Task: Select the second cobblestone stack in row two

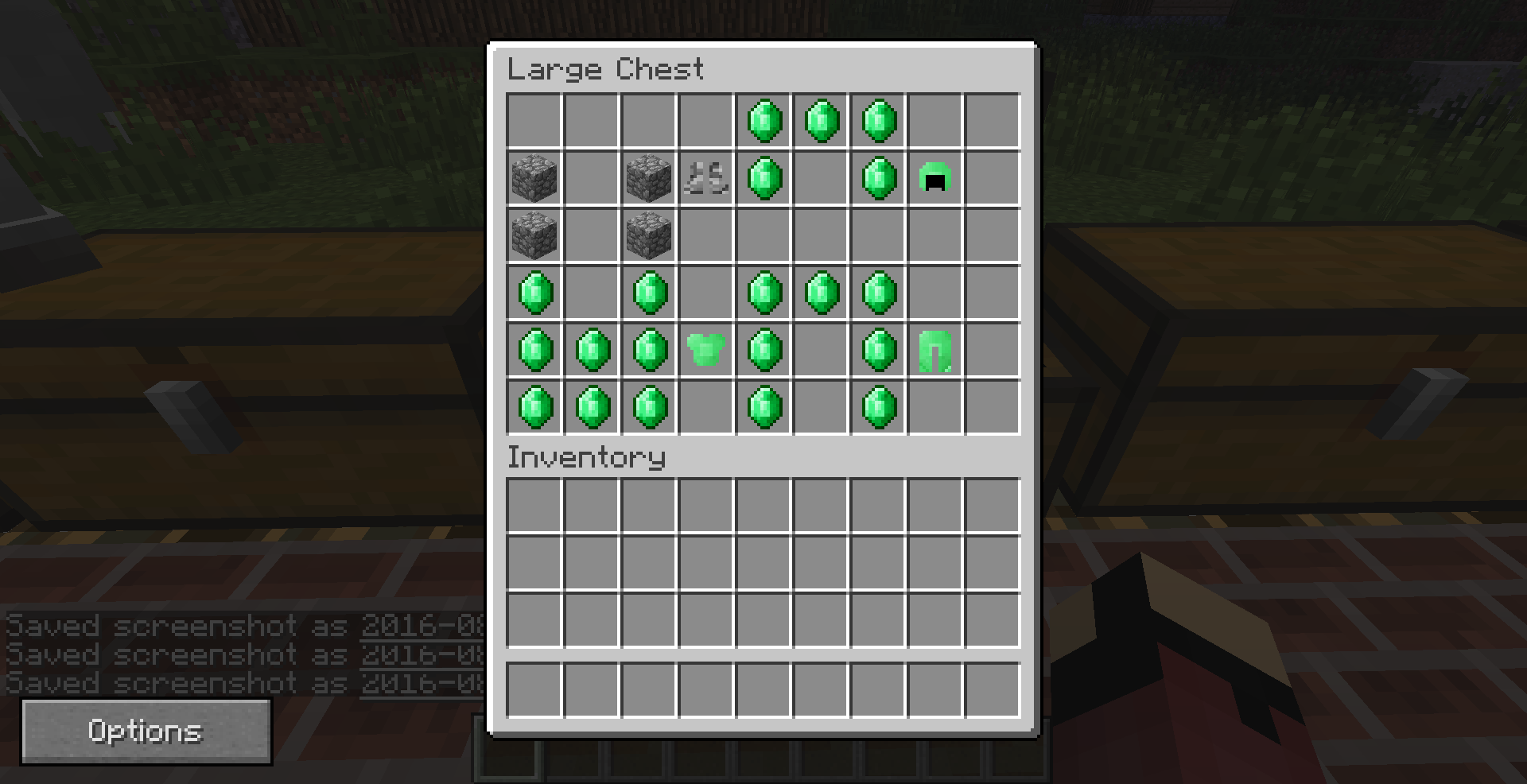Action: click(649, 177)
